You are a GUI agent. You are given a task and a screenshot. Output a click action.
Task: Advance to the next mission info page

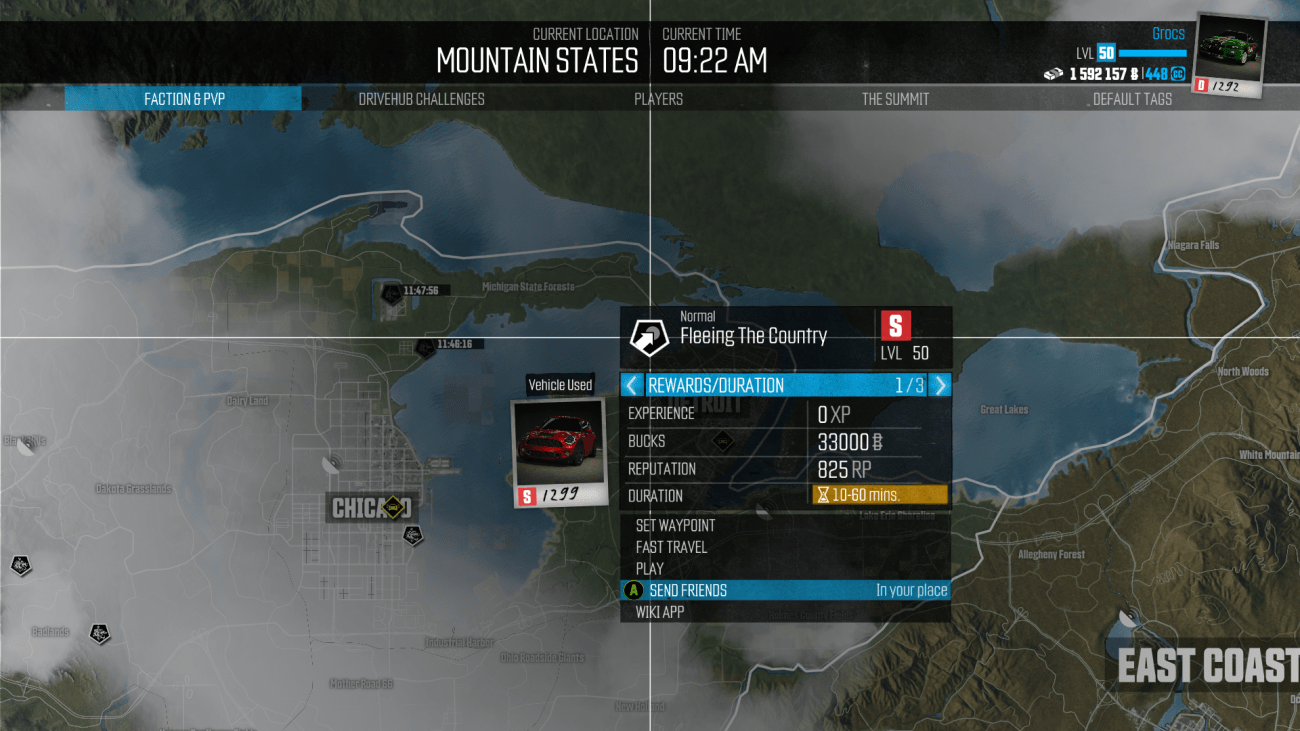938,384
